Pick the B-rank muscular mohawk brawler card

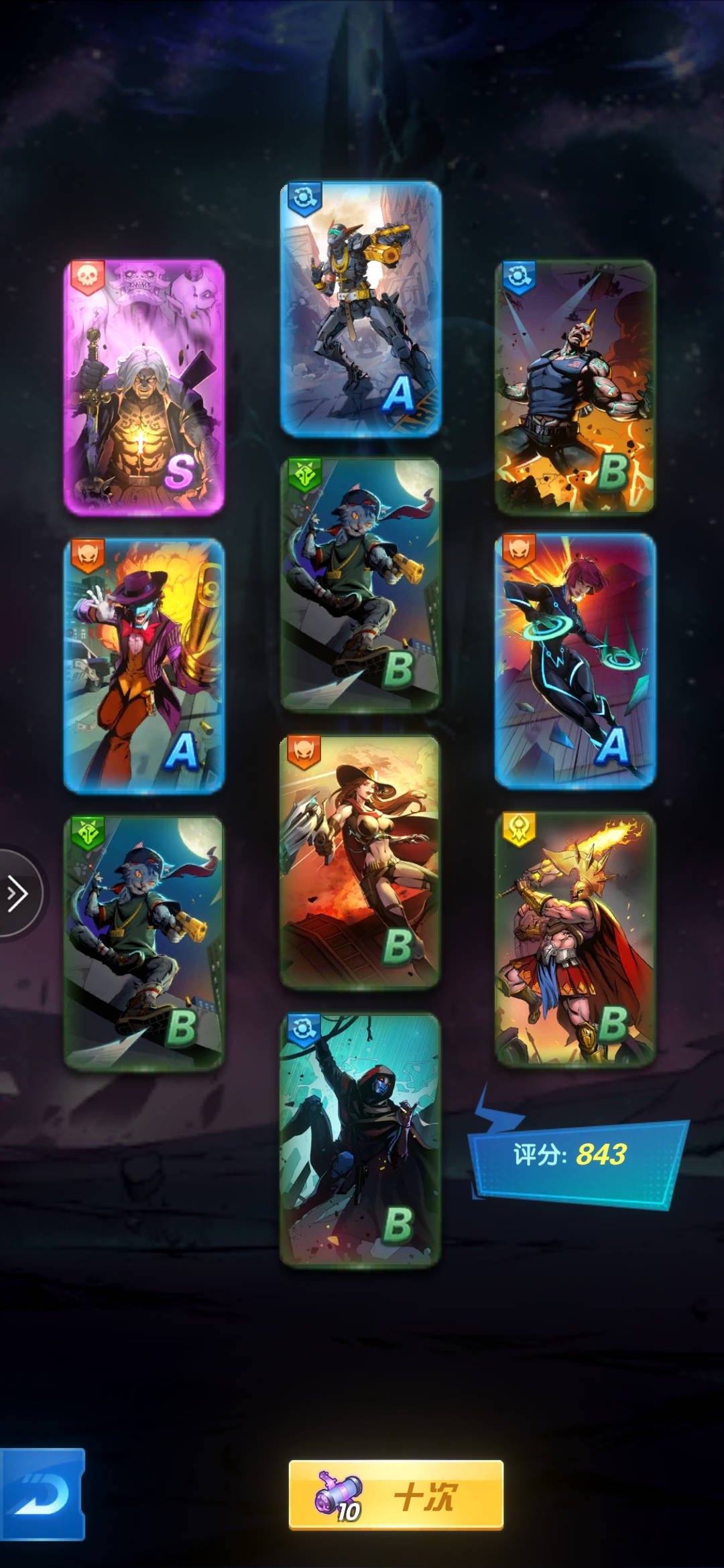575,387
